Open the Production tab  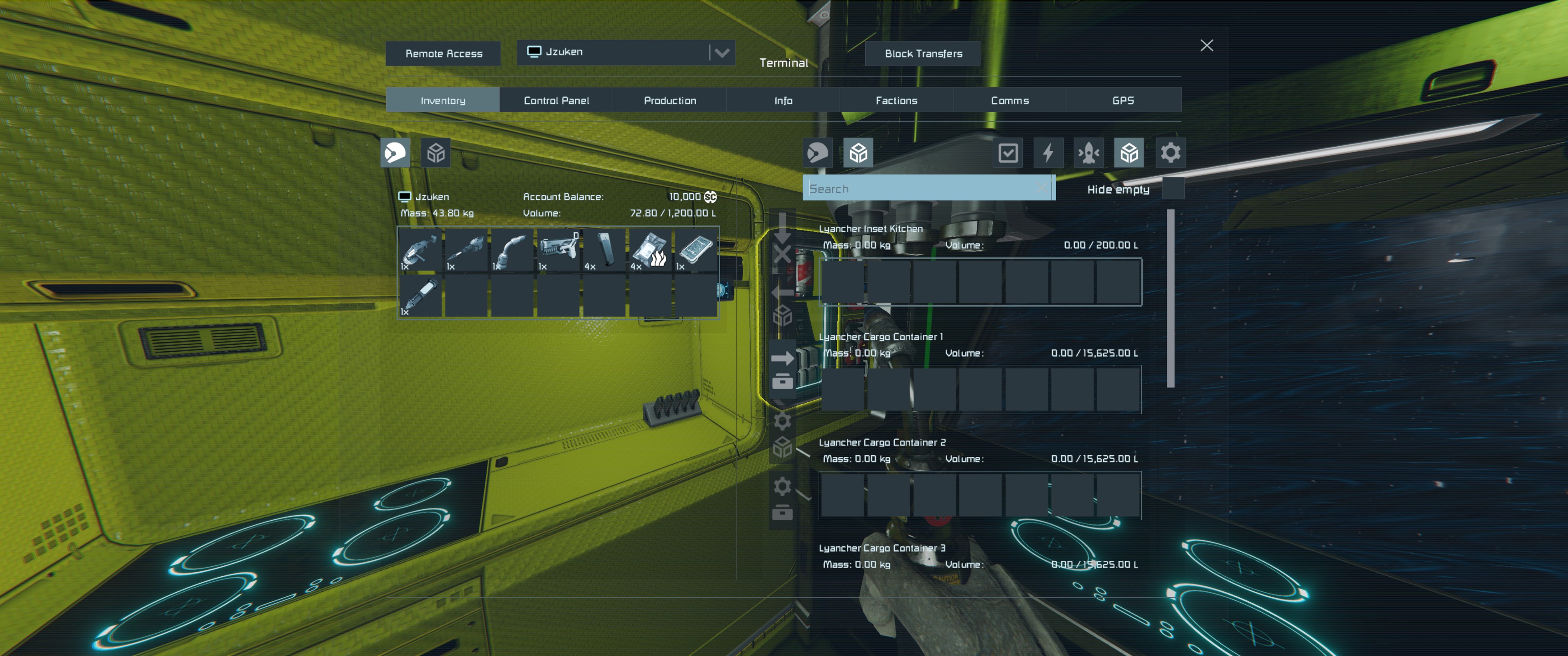tap(670, 100)
